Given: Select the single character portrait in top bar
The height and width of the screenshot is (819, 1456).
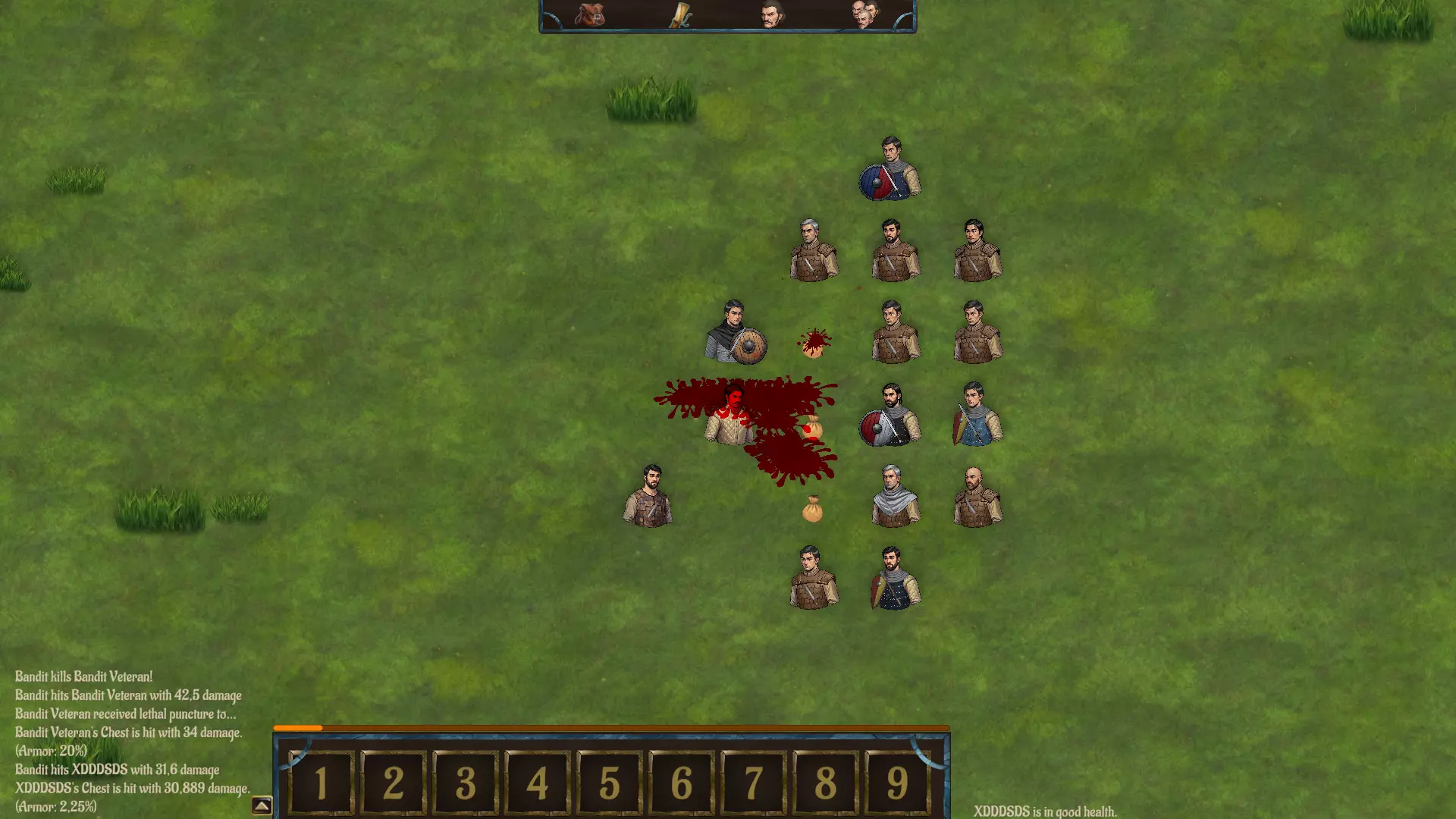Looking at the screenshot, I should (x=771, y=15).
